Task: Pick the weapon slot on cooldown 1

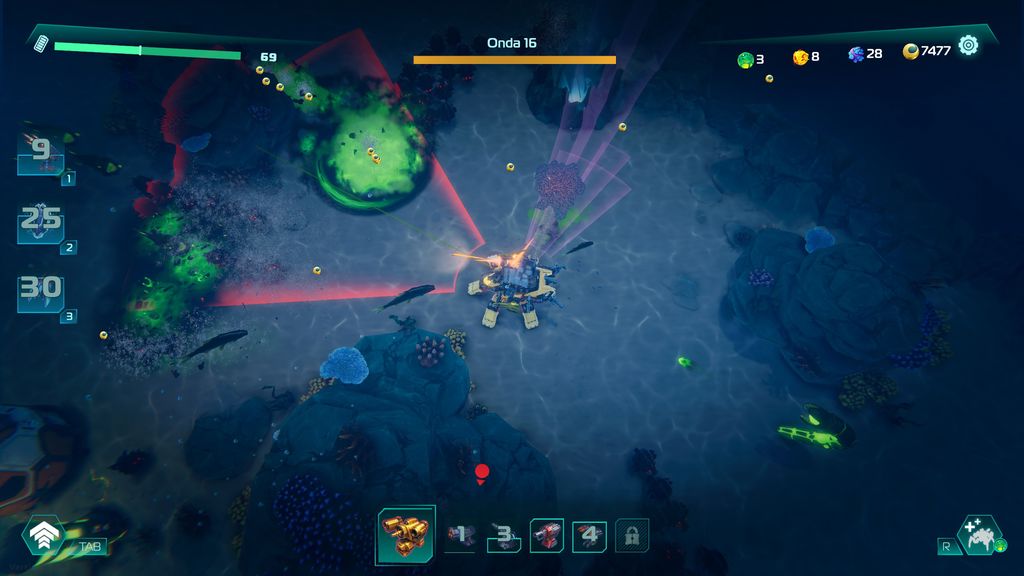Action: tap(461, 536)
